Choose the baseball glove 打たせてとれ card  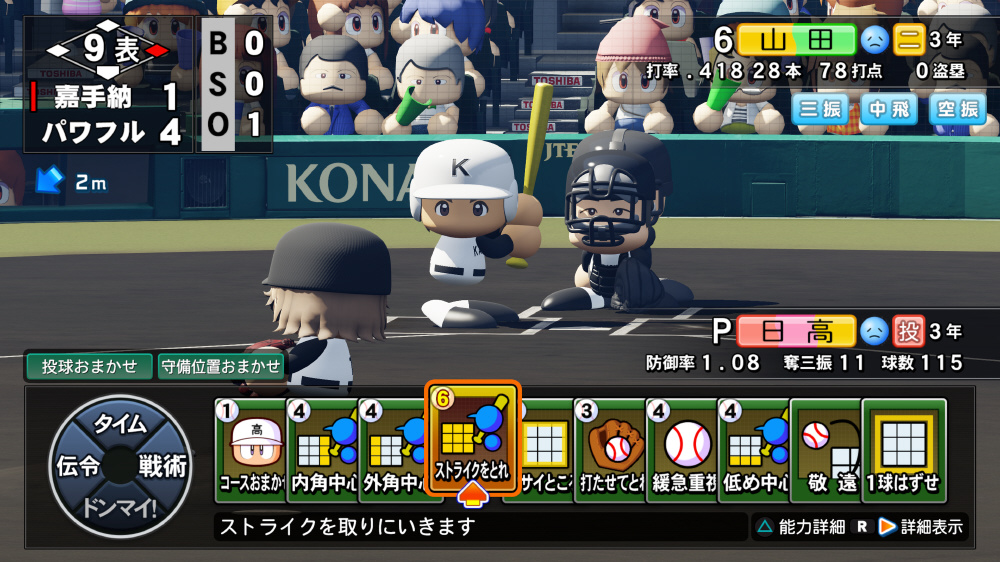coord(610,449)
